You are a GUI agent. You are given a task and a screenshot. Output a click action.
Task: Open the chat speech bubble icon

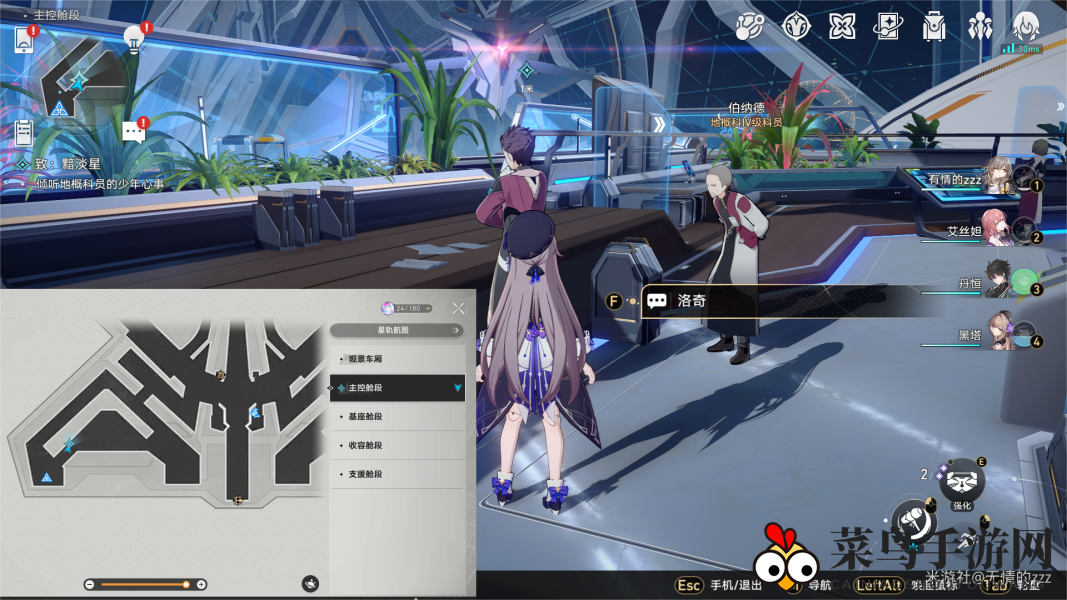point(133,130)
